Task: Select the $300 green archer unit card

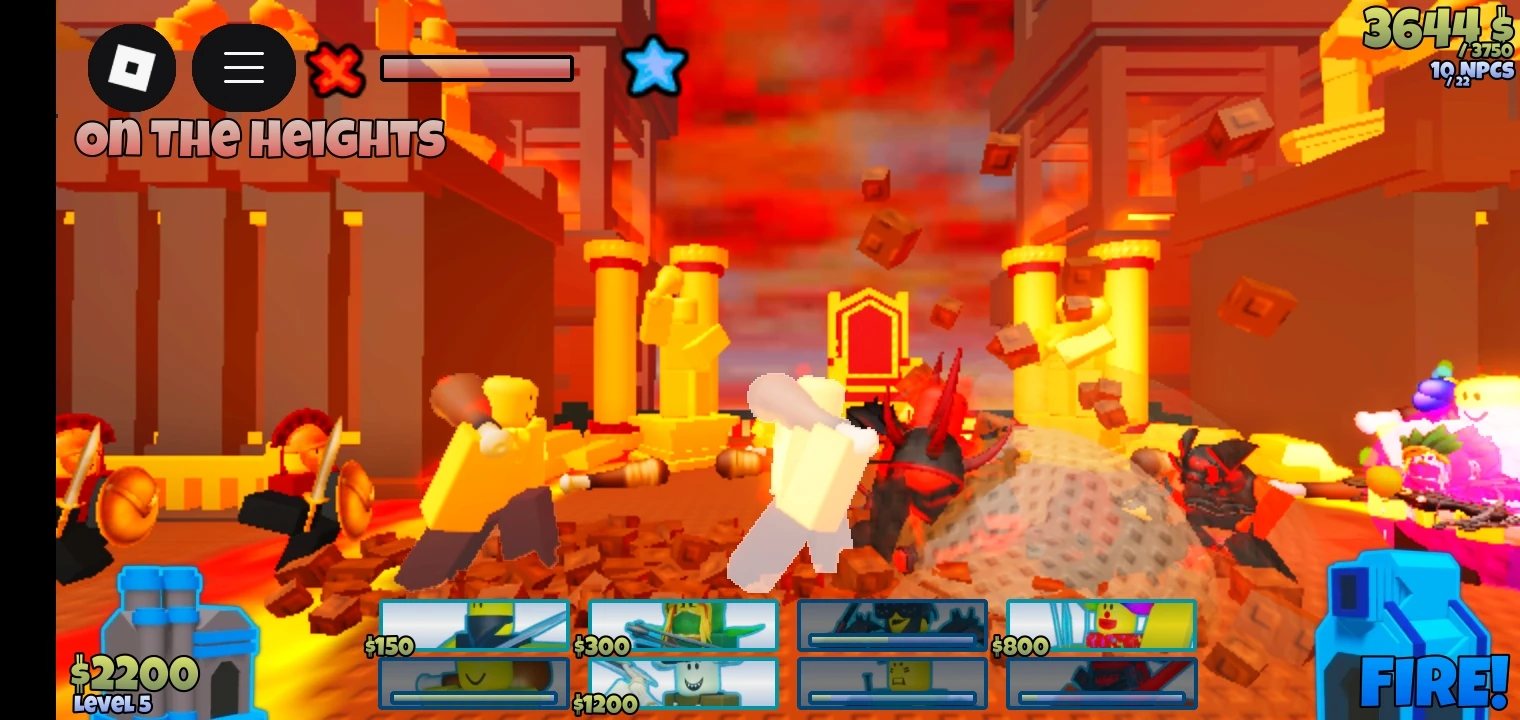Action: [684, 624]
